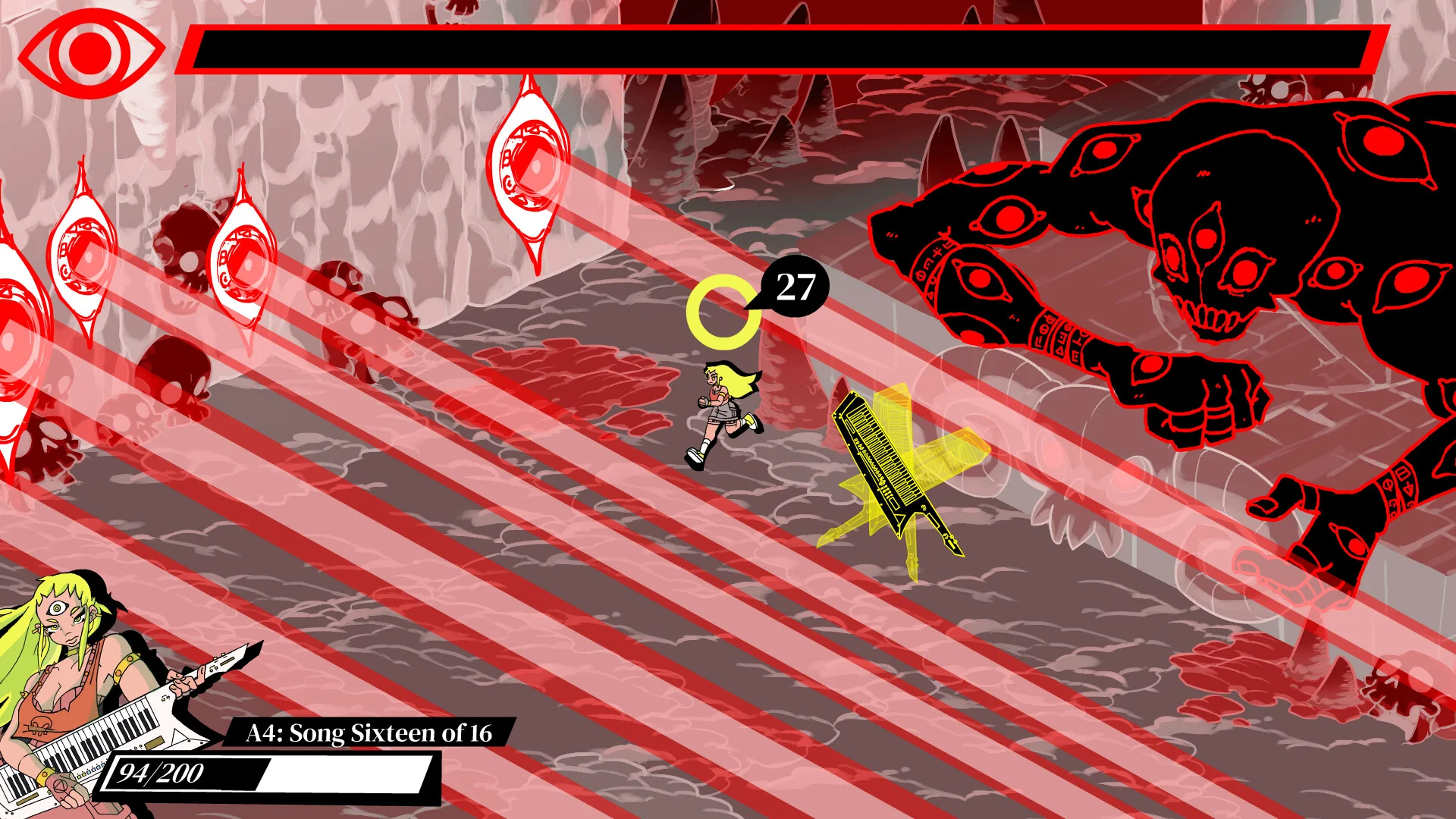Image resolution: width=1456 pixels, height=819 pixels.
Task: Click the red boss eye icon
Action: 91,53
